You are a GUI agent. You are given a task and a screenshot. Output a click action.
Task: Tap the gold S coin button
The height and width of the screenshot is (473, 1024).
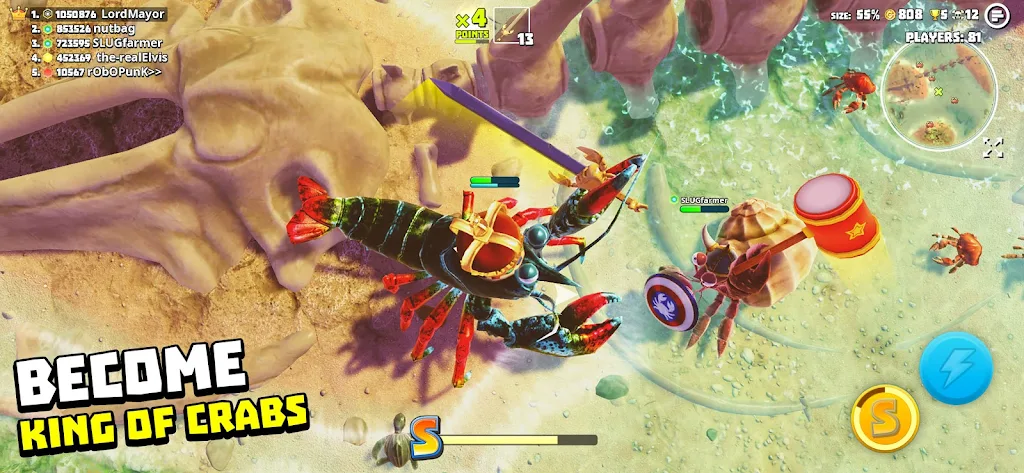[x=884, y=418]
